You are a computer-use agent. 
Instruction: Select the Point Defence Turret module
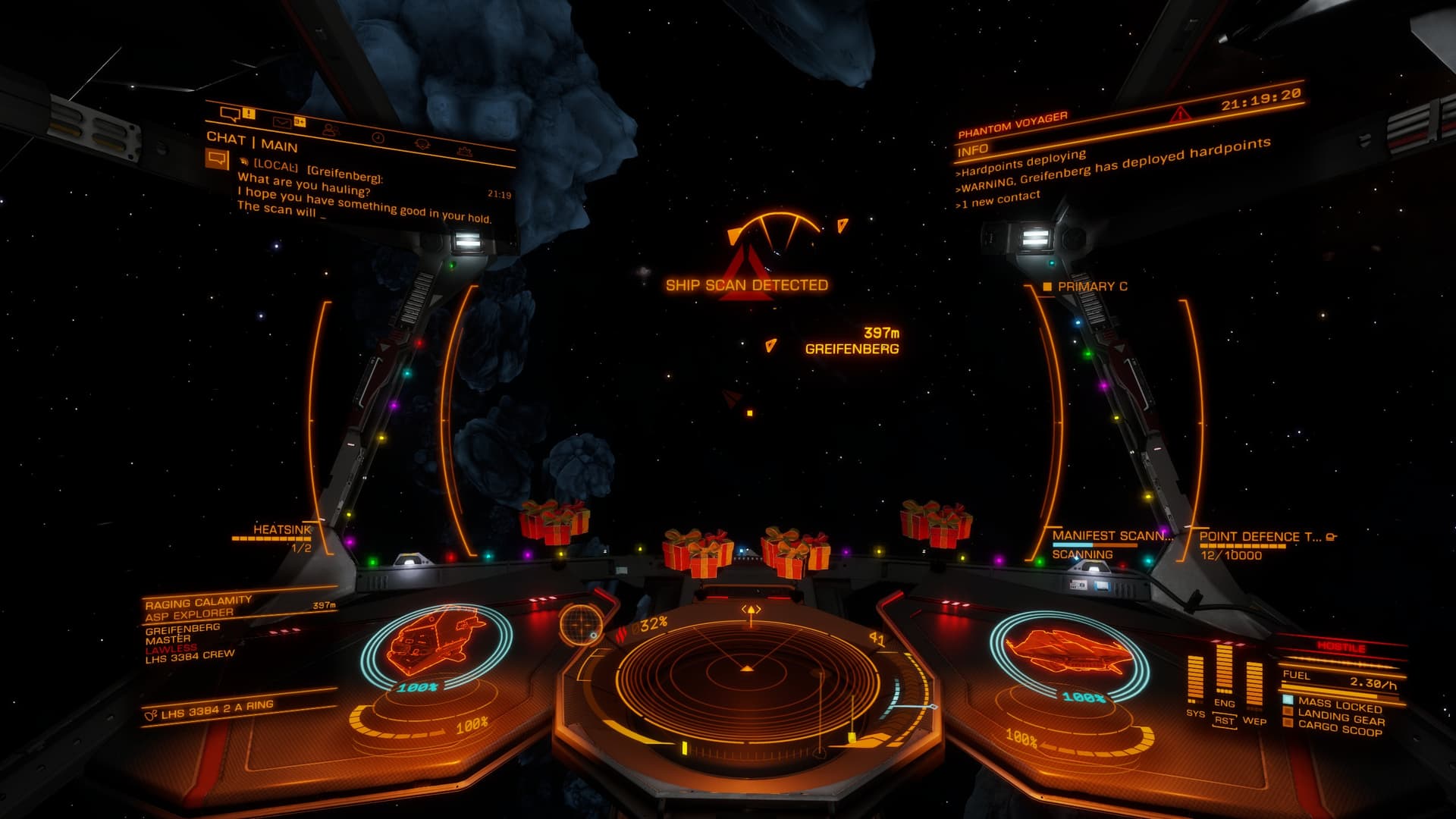pos(1260,537)
